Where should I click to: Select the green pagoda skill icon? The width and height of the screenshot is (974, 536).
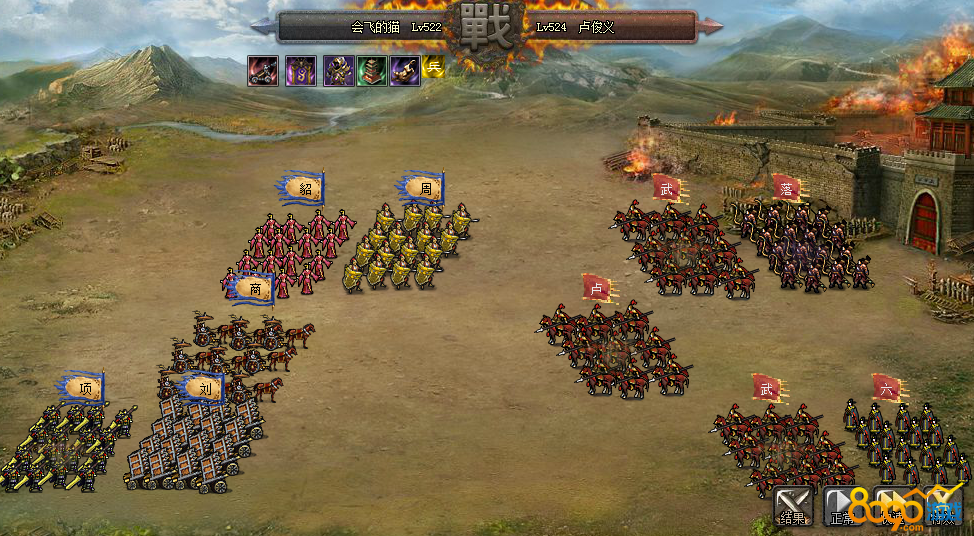(372, 70)
